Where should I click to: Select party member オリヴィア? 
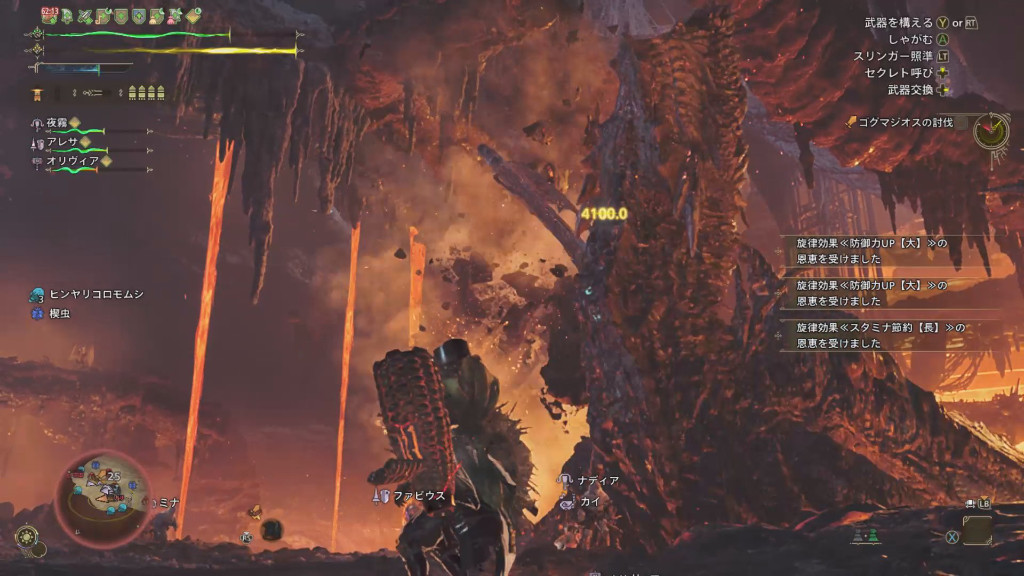coord(71,161)
